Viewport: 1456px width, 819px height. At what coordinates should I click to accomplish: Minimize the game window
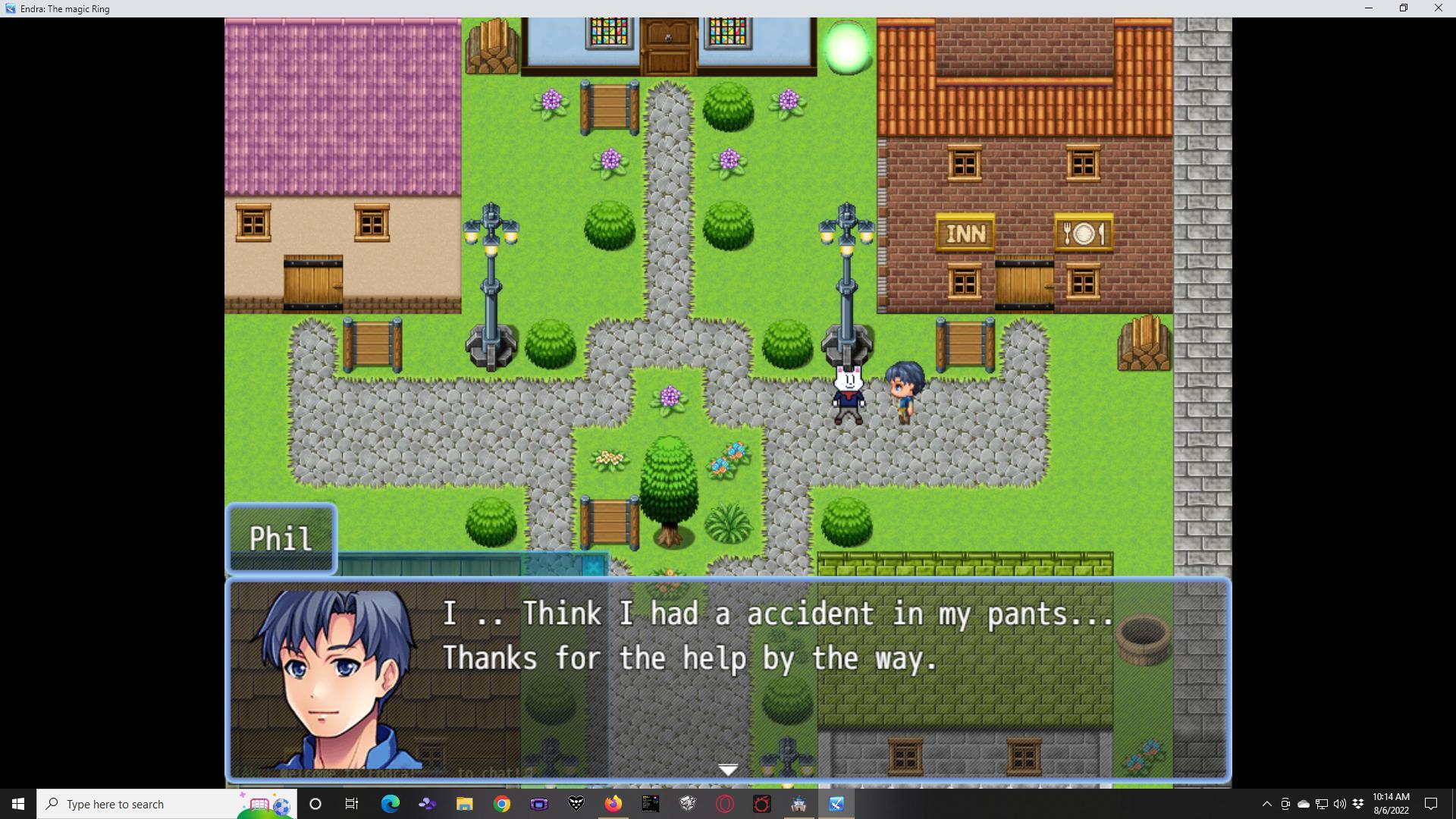coord(1368,8)
